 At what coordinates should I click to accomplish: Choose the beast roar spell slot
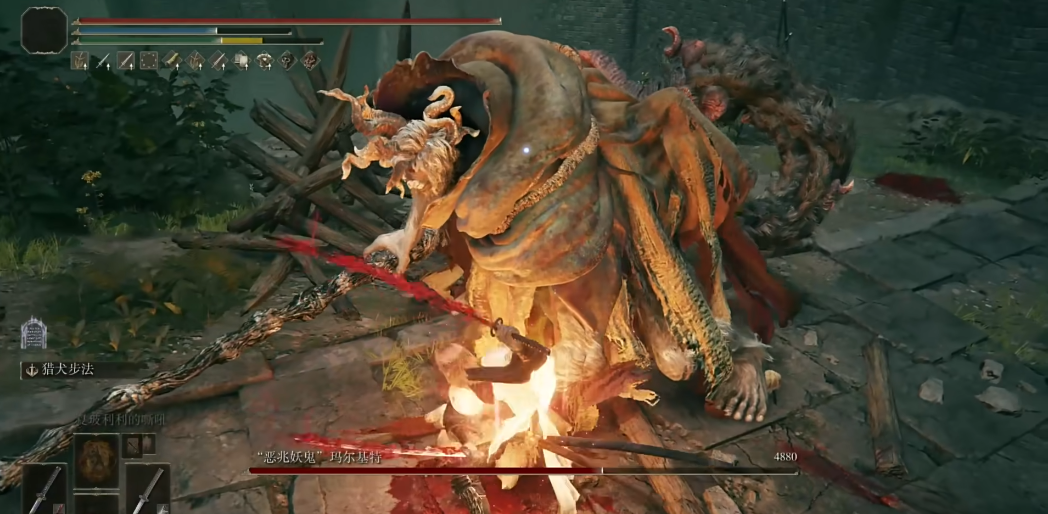tap(97, 461)
